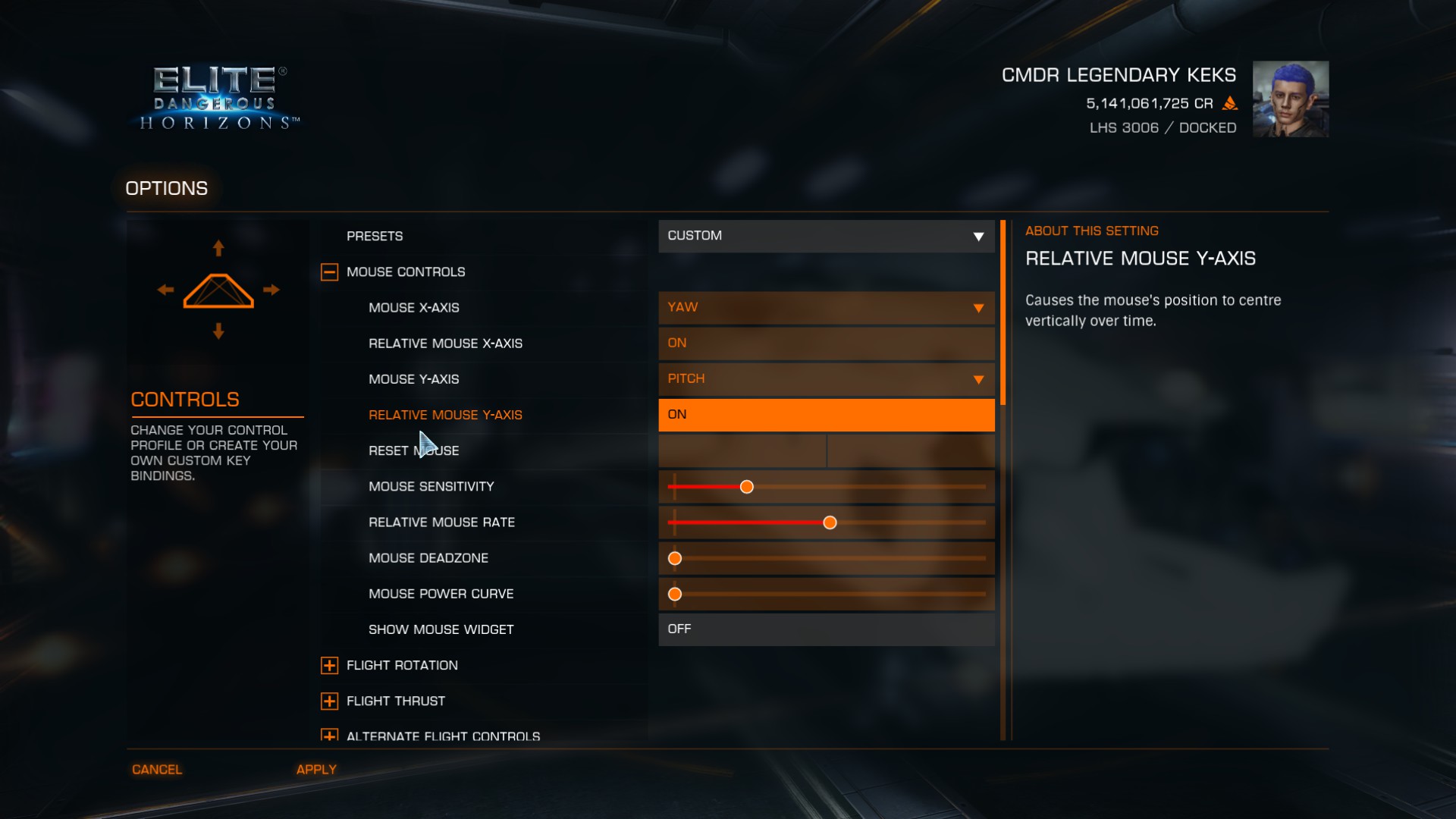The height and width of the screenshot is (819, 1456).
Task: Click the Mouse Power Curve slider handle
Action: pos(675,595)
